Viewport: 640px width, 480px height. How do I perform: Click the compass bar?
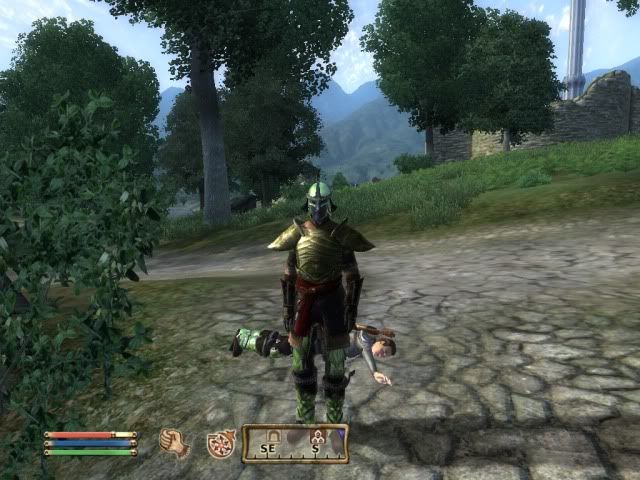coord(295,443)
